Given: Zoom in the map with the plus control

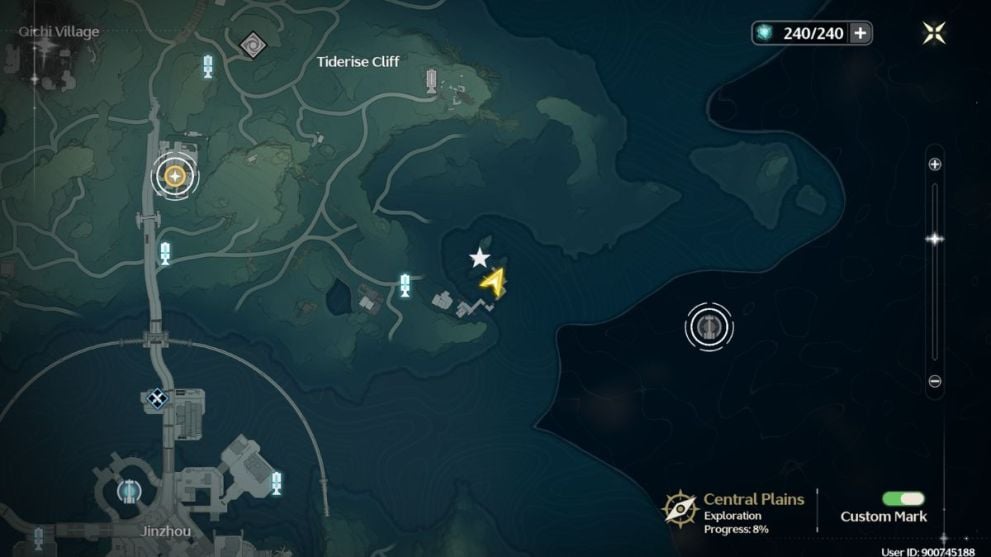Looking at the screenshot, I should (x=935, y=165).
